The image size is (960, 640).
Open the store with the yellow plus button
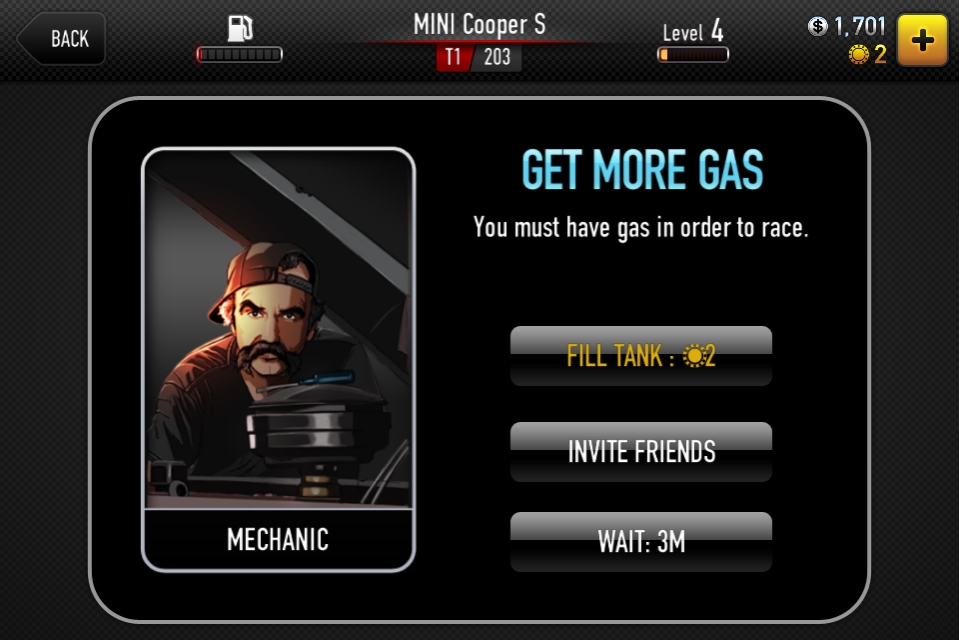tap(922, 40)
